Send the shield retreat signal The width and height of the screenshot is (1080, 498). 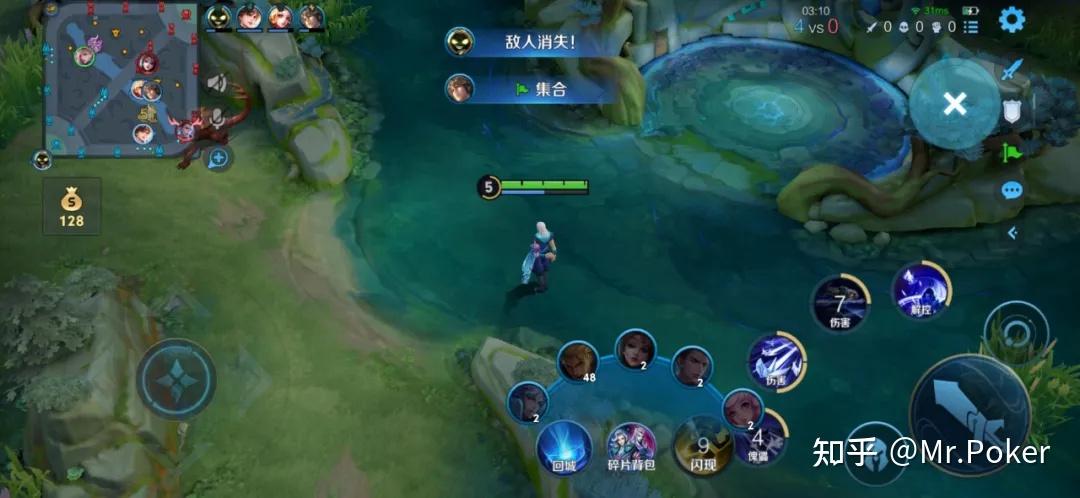[x=1013, y=111]
